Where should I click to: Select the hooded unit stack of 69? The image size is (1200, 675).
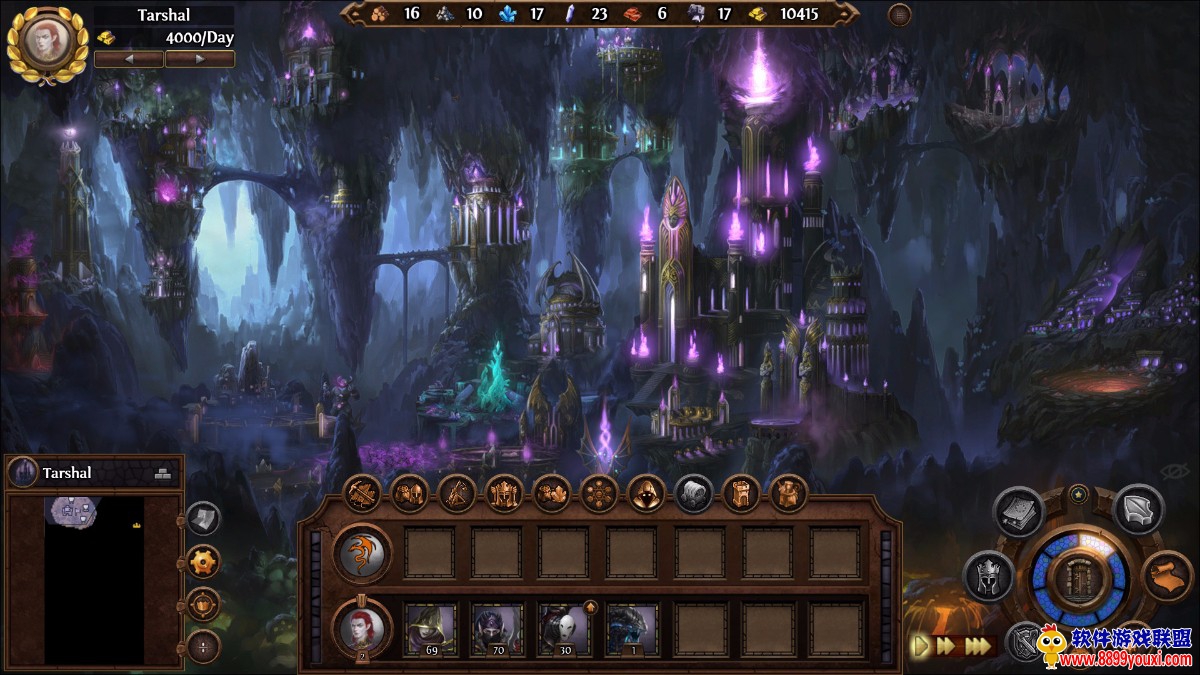click(x=430, y=628)
